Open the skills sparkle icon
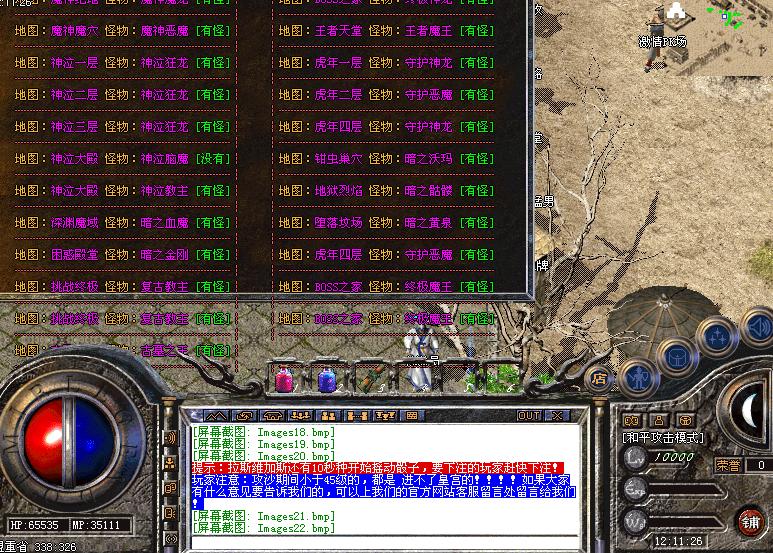 pos(717,336)
